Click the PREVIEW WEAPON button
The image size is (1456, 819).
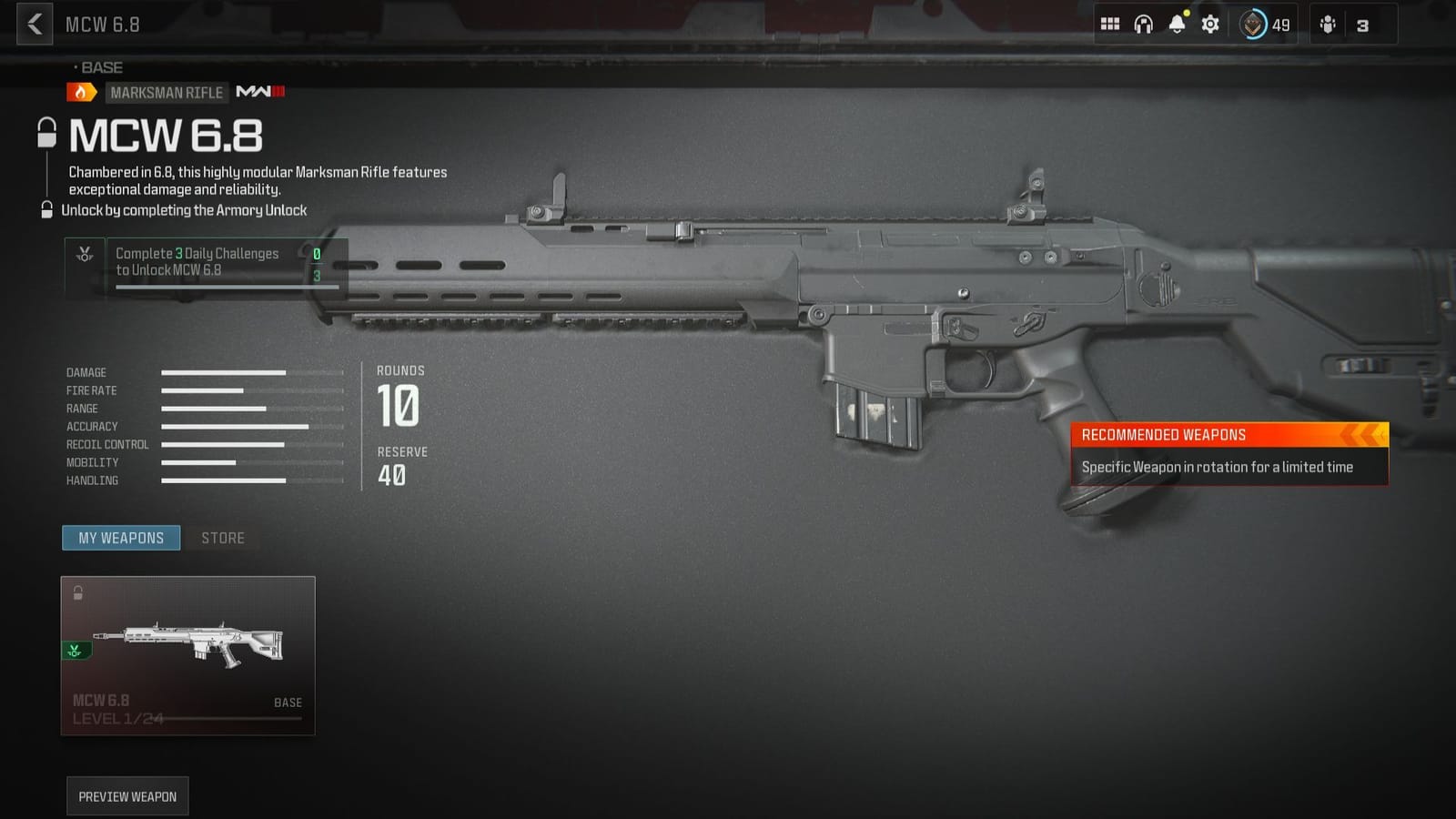point(126,796)
